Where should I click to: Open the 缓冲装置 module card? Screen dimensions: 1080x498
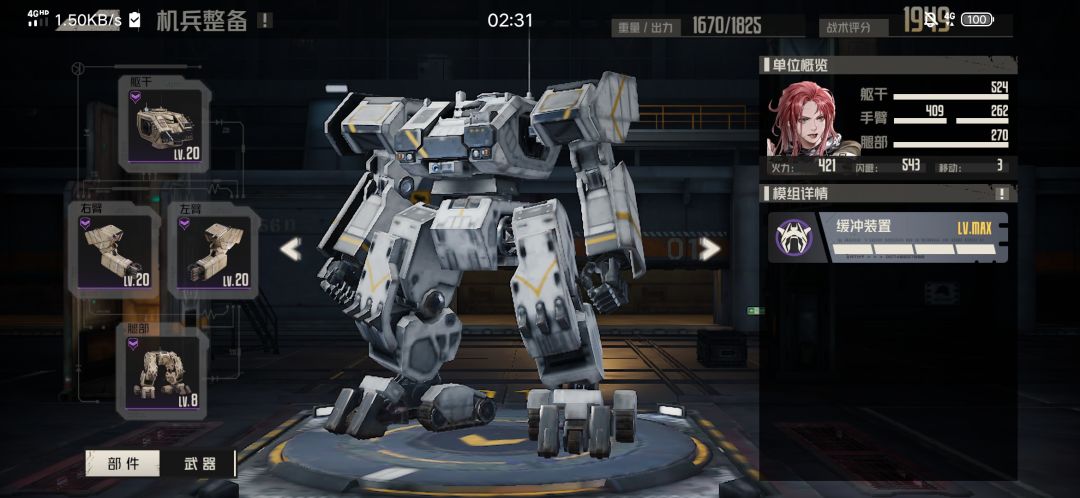(888, 237)
